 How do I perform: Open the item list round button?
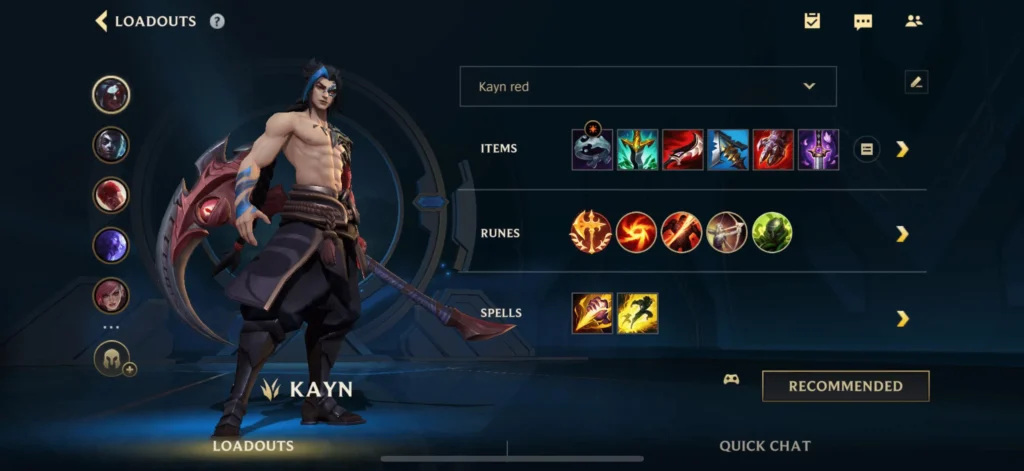[x=866, y=149]
